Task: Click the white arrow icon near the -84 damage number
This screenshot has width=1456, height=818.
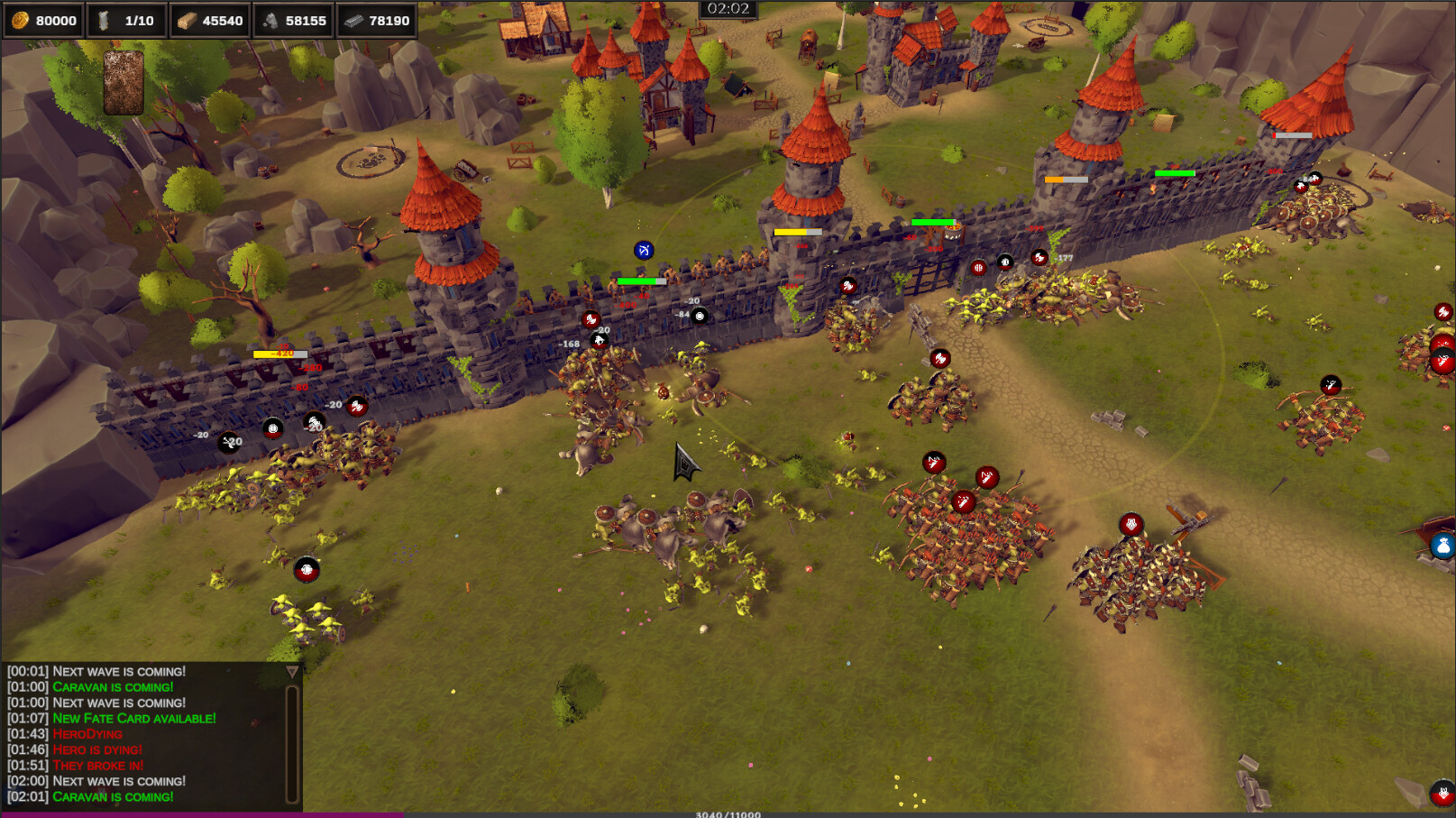Action: tap(697, 315)
